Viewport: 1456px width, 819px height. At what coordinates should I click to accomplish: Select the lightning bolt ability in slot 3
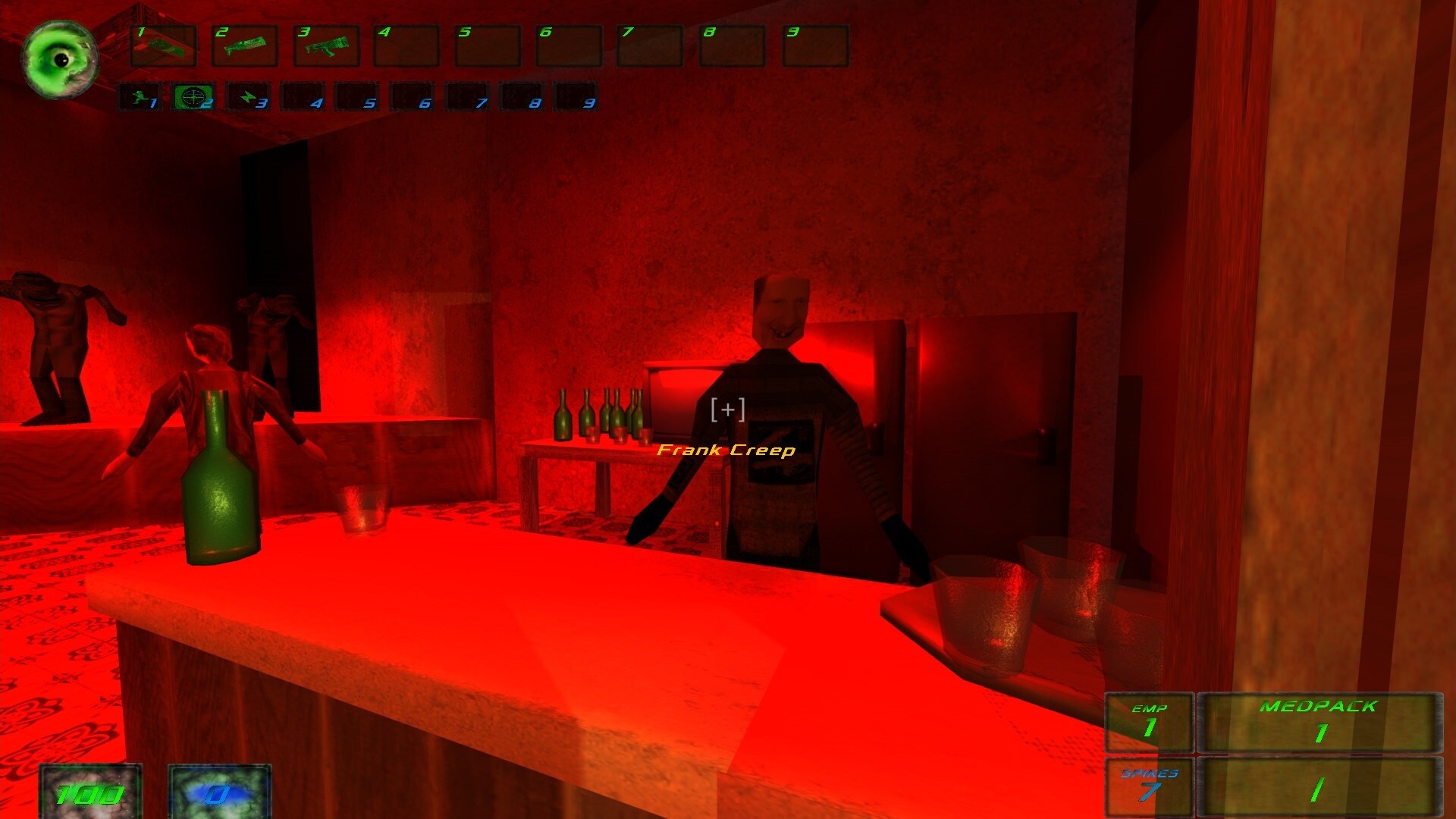(249, 97)
